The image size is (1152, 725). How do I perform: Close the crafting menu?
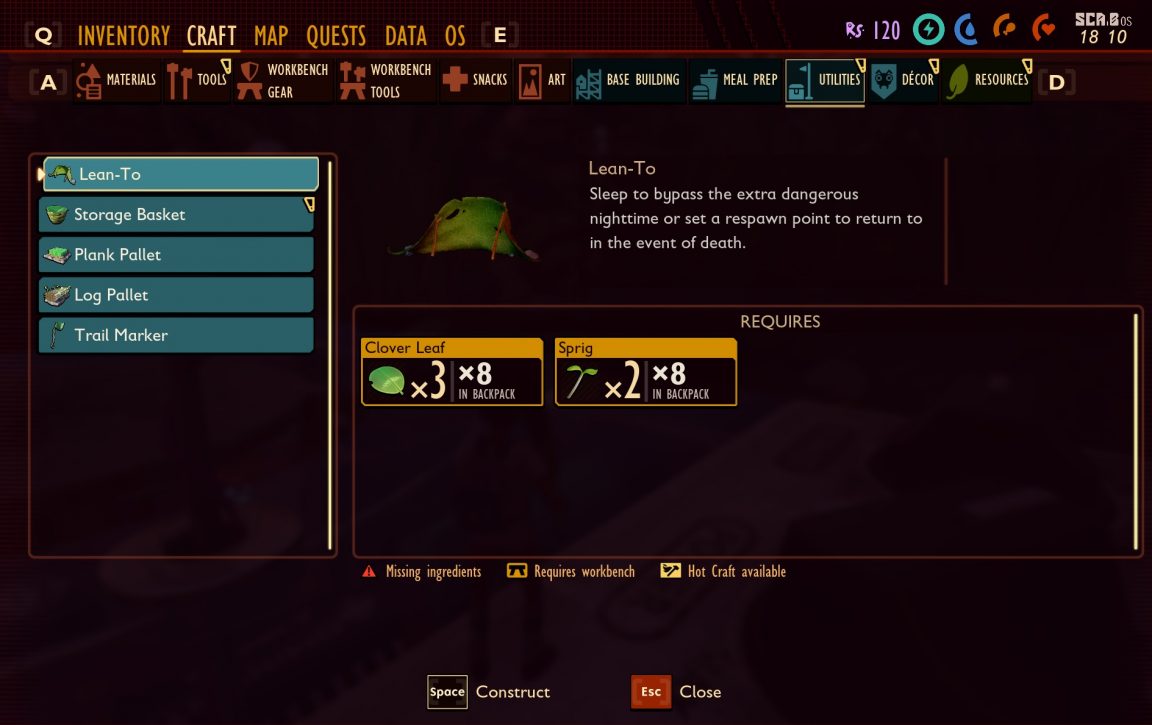[676, 692]
